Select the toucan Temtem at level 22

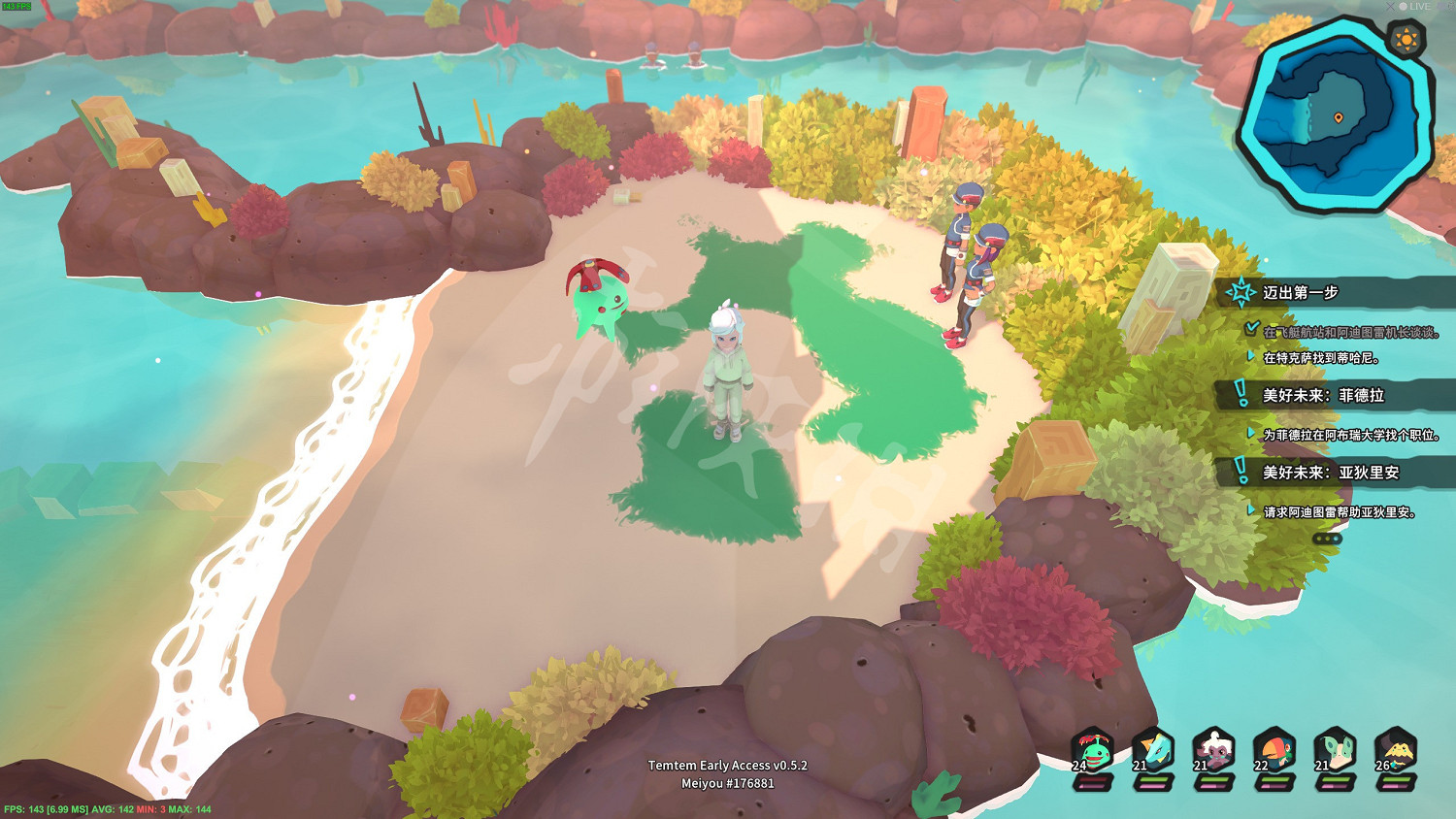tap(1277, 749)
